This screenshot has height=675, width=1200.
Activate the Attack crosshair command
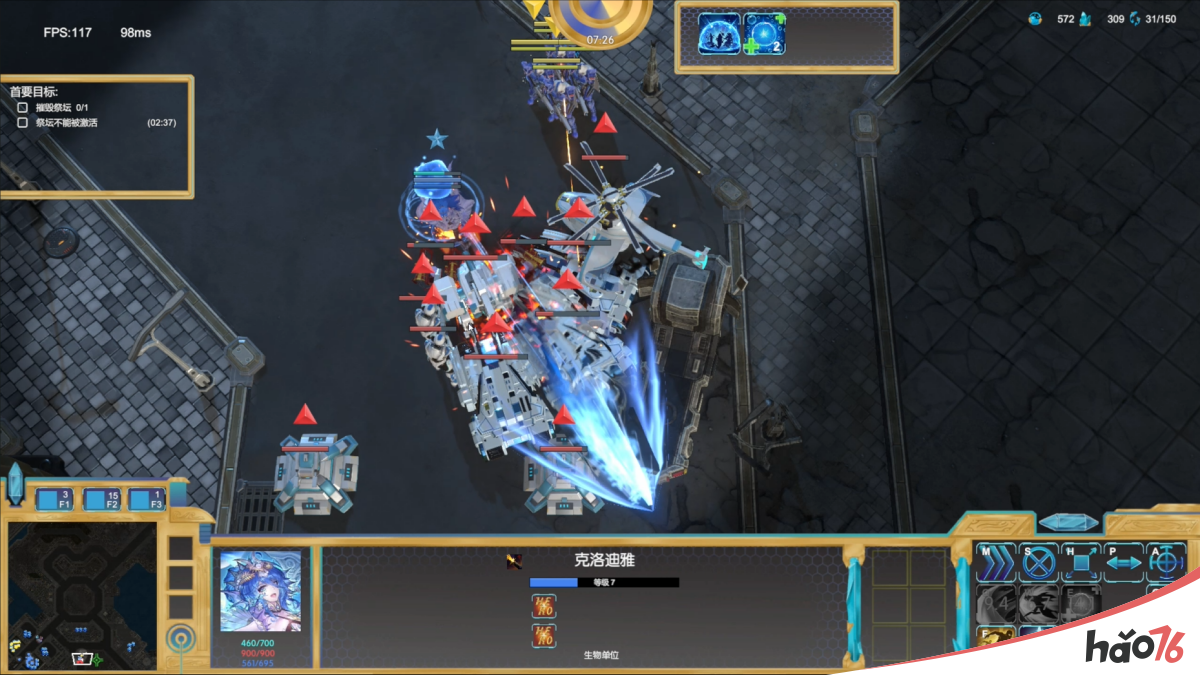pyautogui.click(x=1165, y=563)
